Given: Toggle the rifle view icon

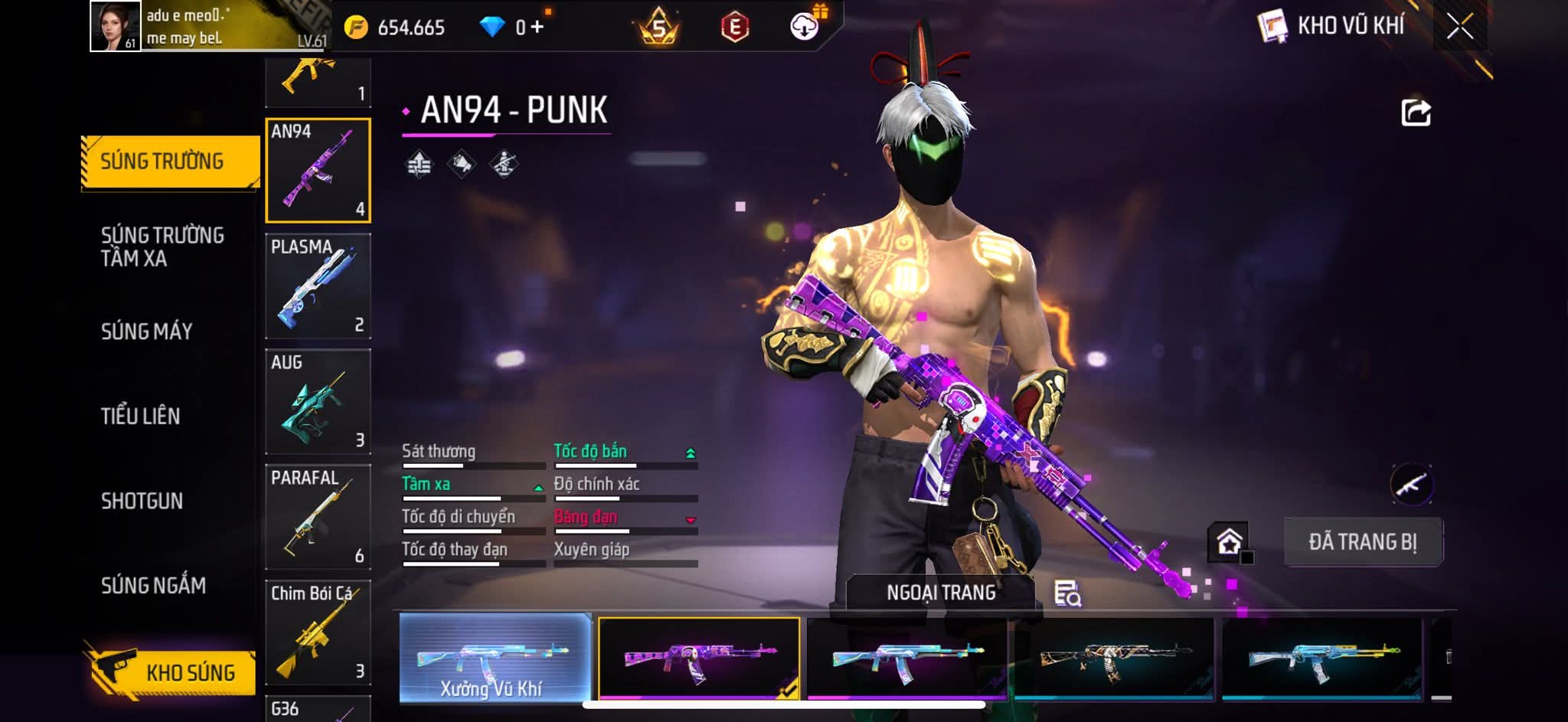Looking at the screenshot, I should (1411, 485).
